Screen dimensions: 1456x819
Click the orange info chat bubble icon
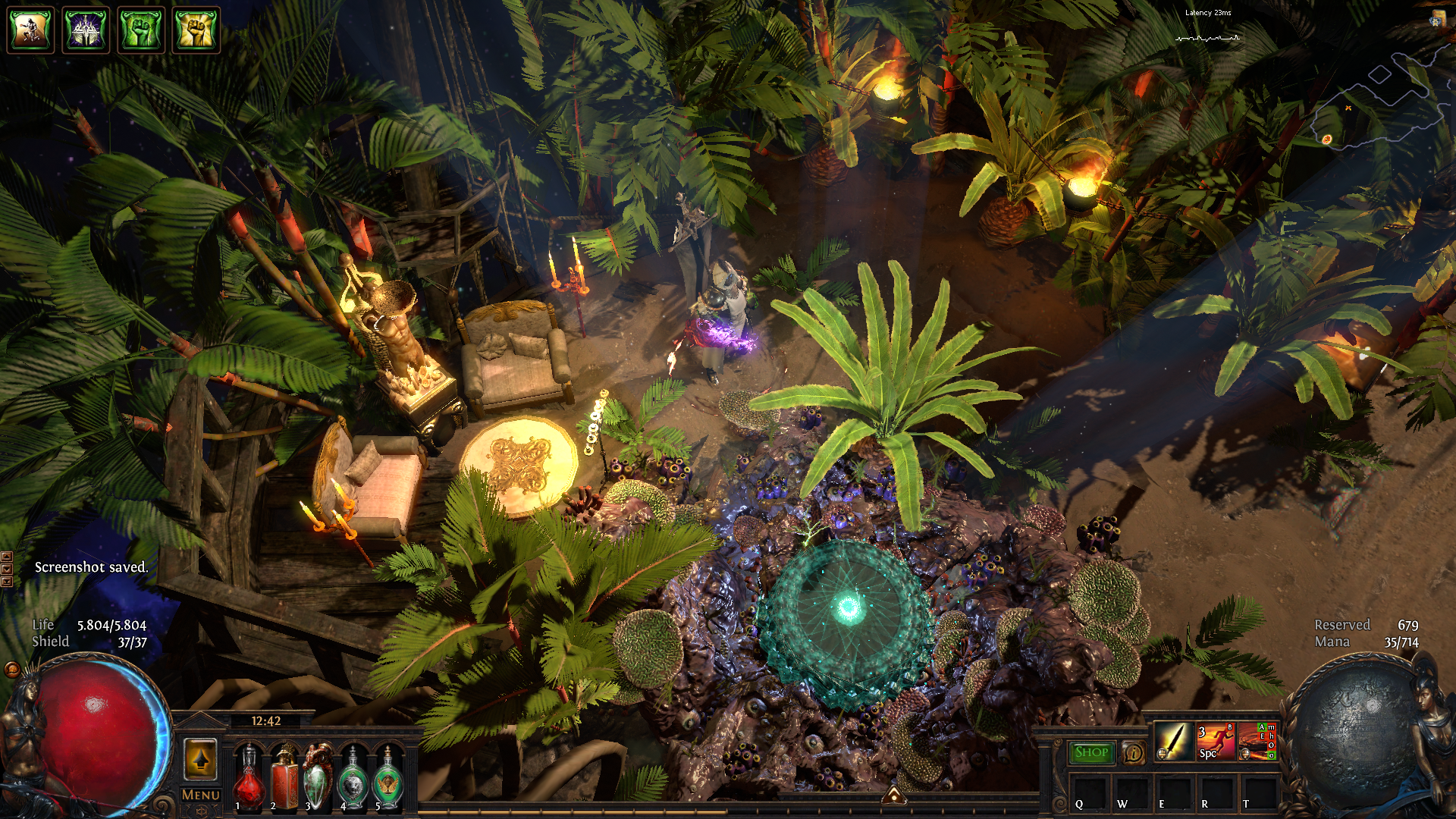pyautogui.click(x=1133, y=752)
